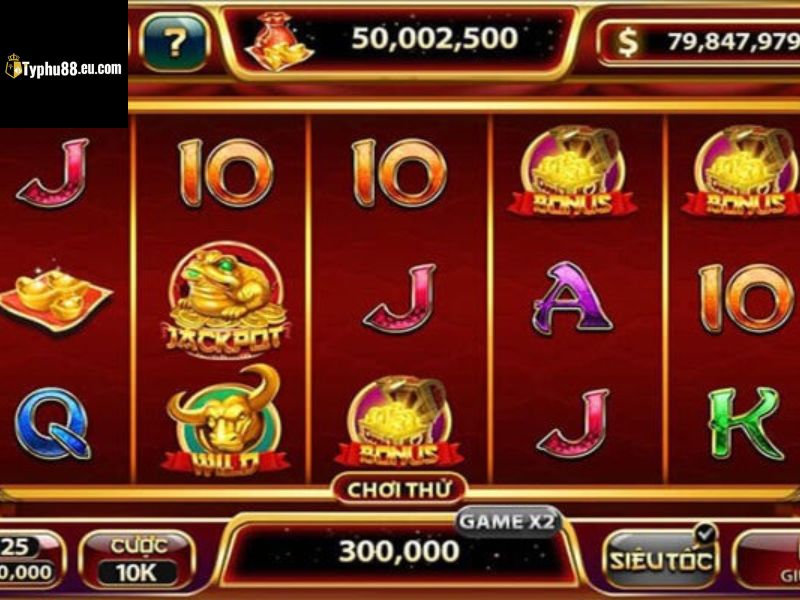Click the Chơi Thử trial play button
This screenshot has height=600, width=800.
pyautogui.click(x=399, y=489)
